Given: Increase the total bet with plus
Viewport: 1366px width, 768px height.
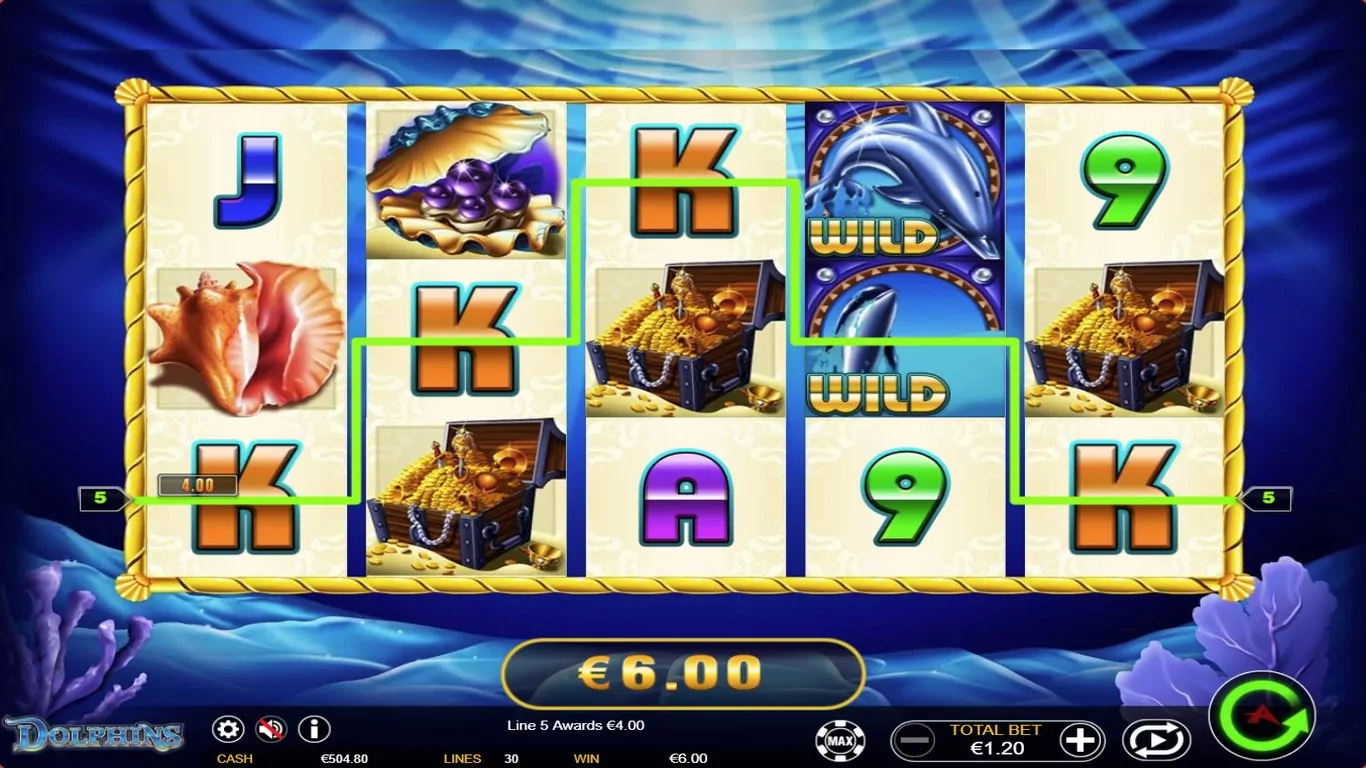Looking at the screenshot, I should (1079, 741).
